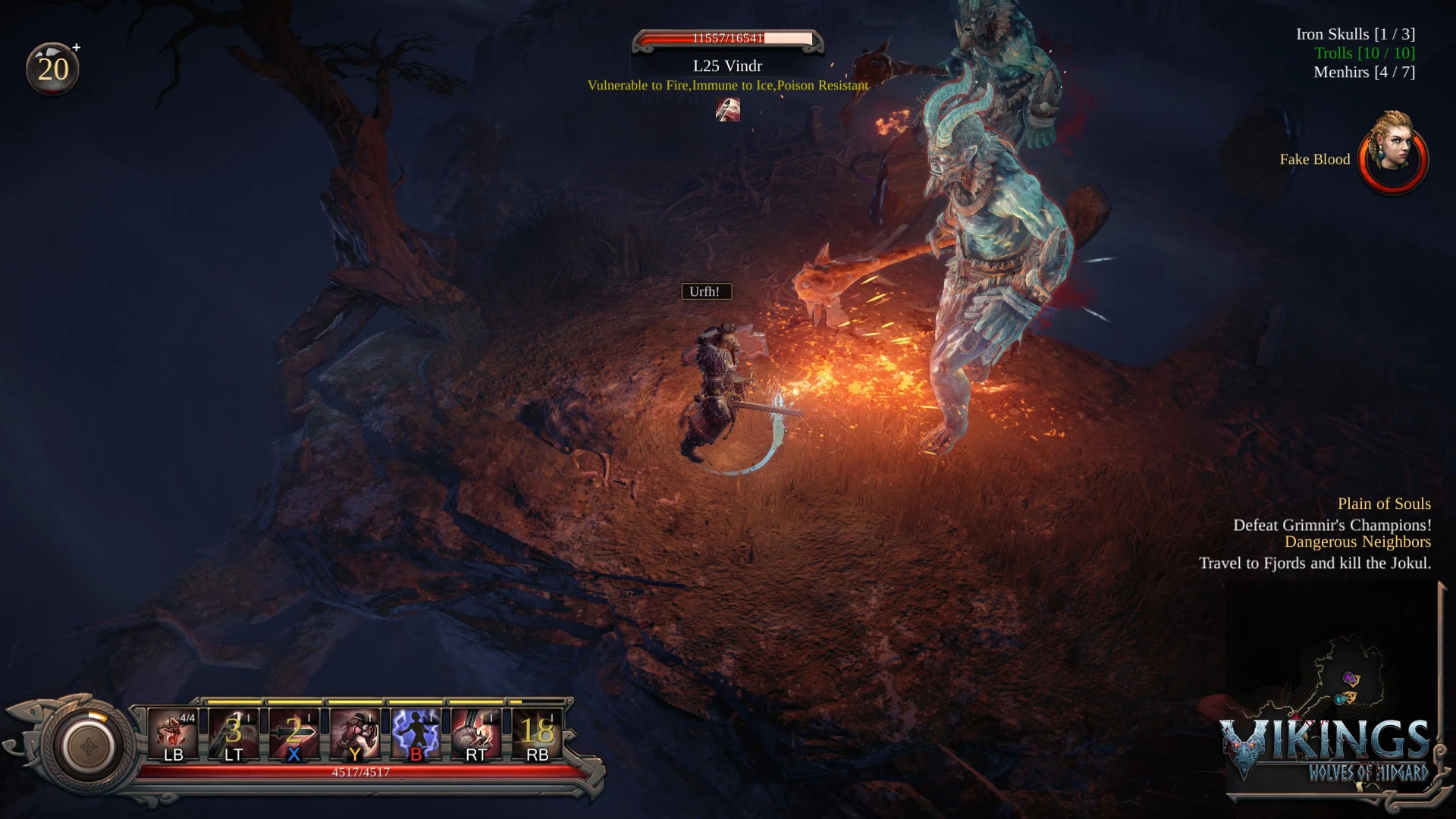The width and height of the screenshot is (1456, 819).
Task: Open the level 20 skull badge
Action: click(53, 69)
